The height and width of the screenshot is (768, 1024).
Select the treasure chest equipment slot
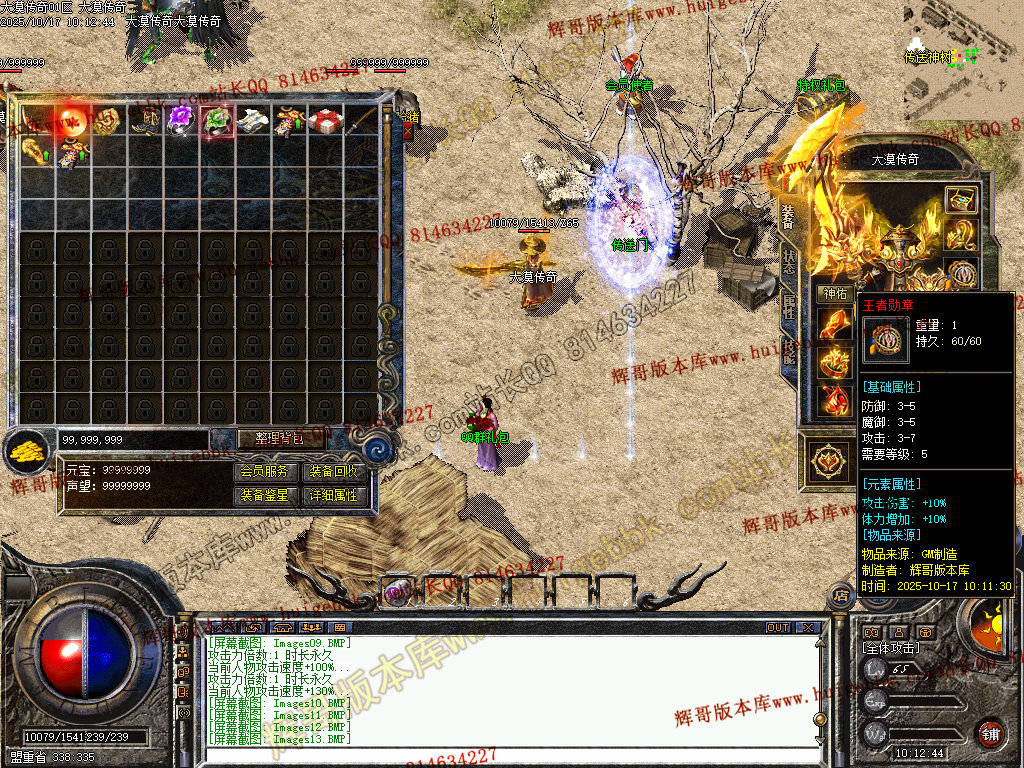961,199
